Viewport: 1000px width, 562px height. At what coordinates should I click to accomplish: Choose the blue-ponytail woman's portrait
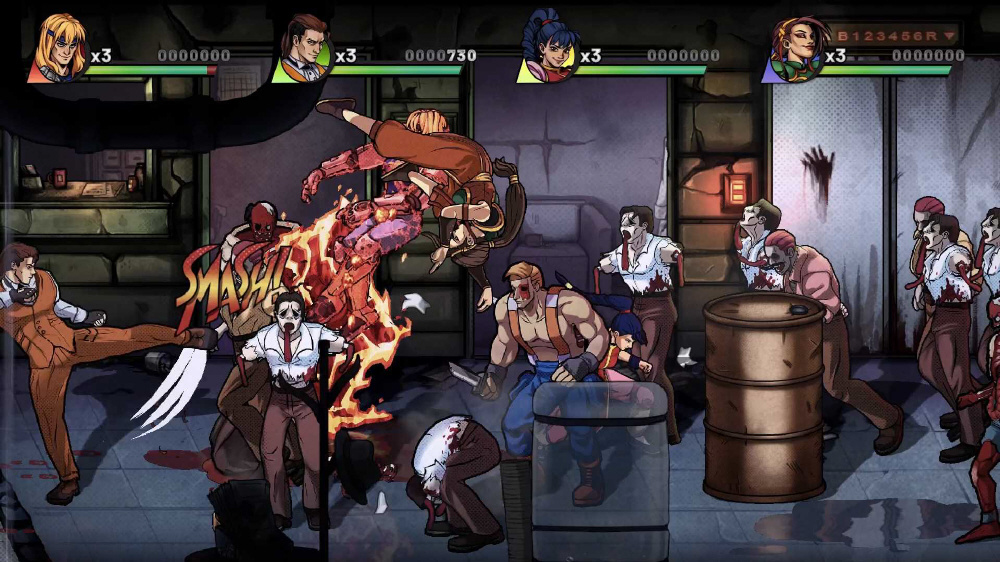click(x=548, y=48)
